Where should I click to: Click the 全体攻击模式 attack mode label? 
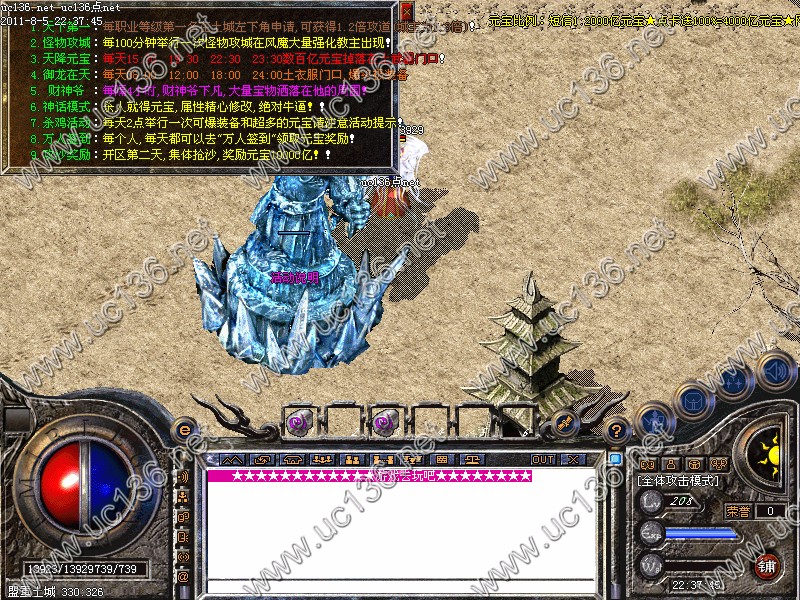coord(679,481)
